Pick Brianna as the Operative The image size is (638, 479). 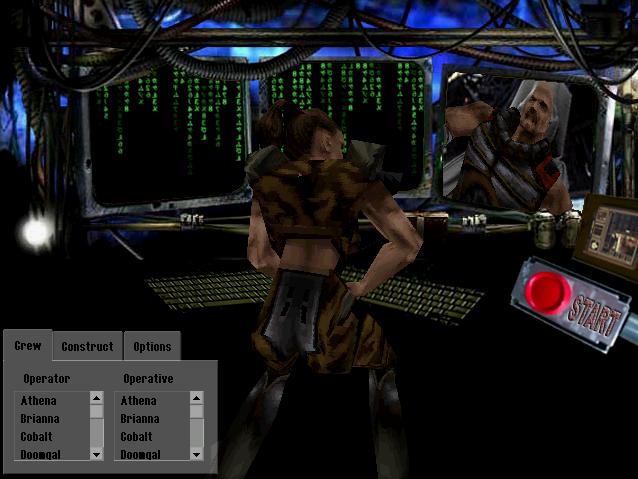(x=140, y=419)
